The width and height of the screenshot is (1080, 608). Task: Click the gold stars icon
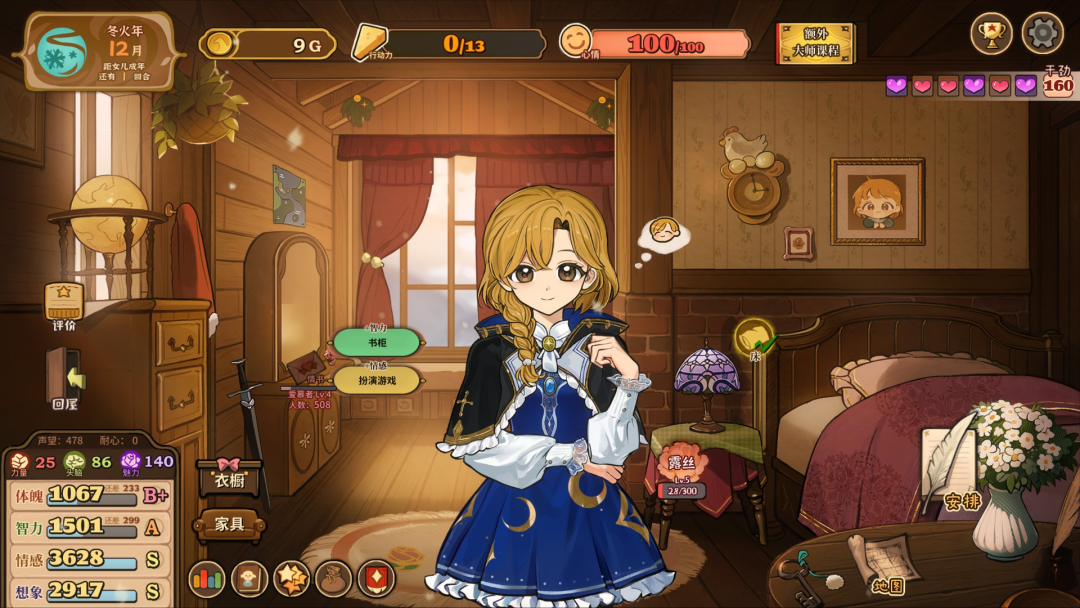pos(291,579)
